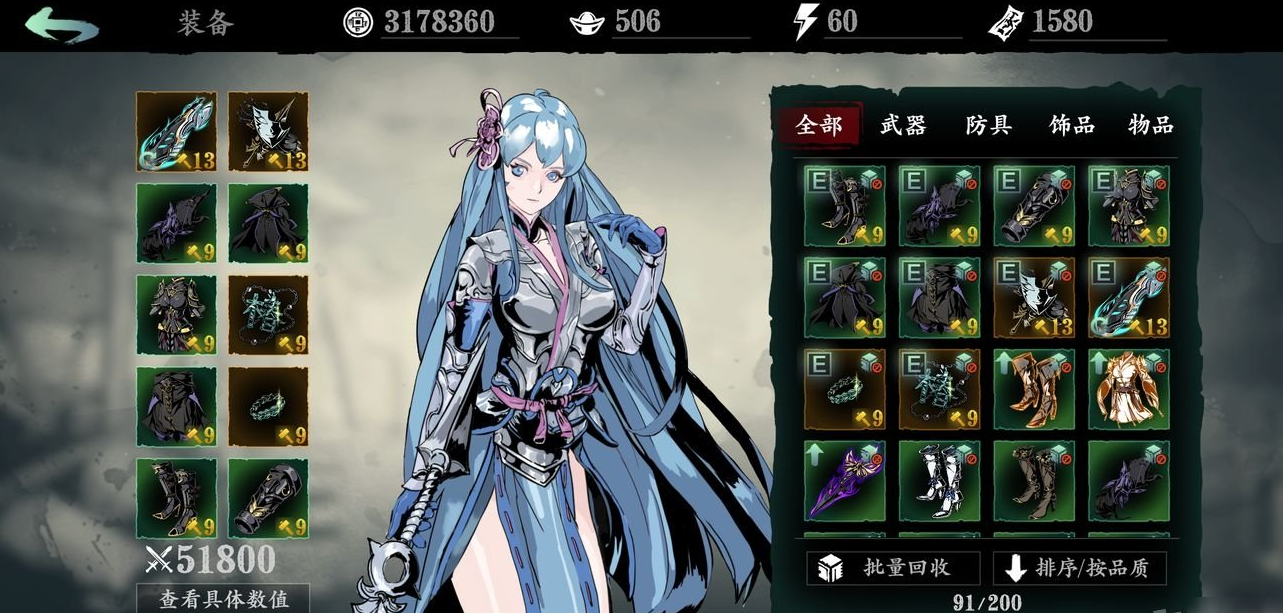Click the equipped black cloak slot
The height and width of the screenshot is (613, 1283).
(x=268, y=223)
